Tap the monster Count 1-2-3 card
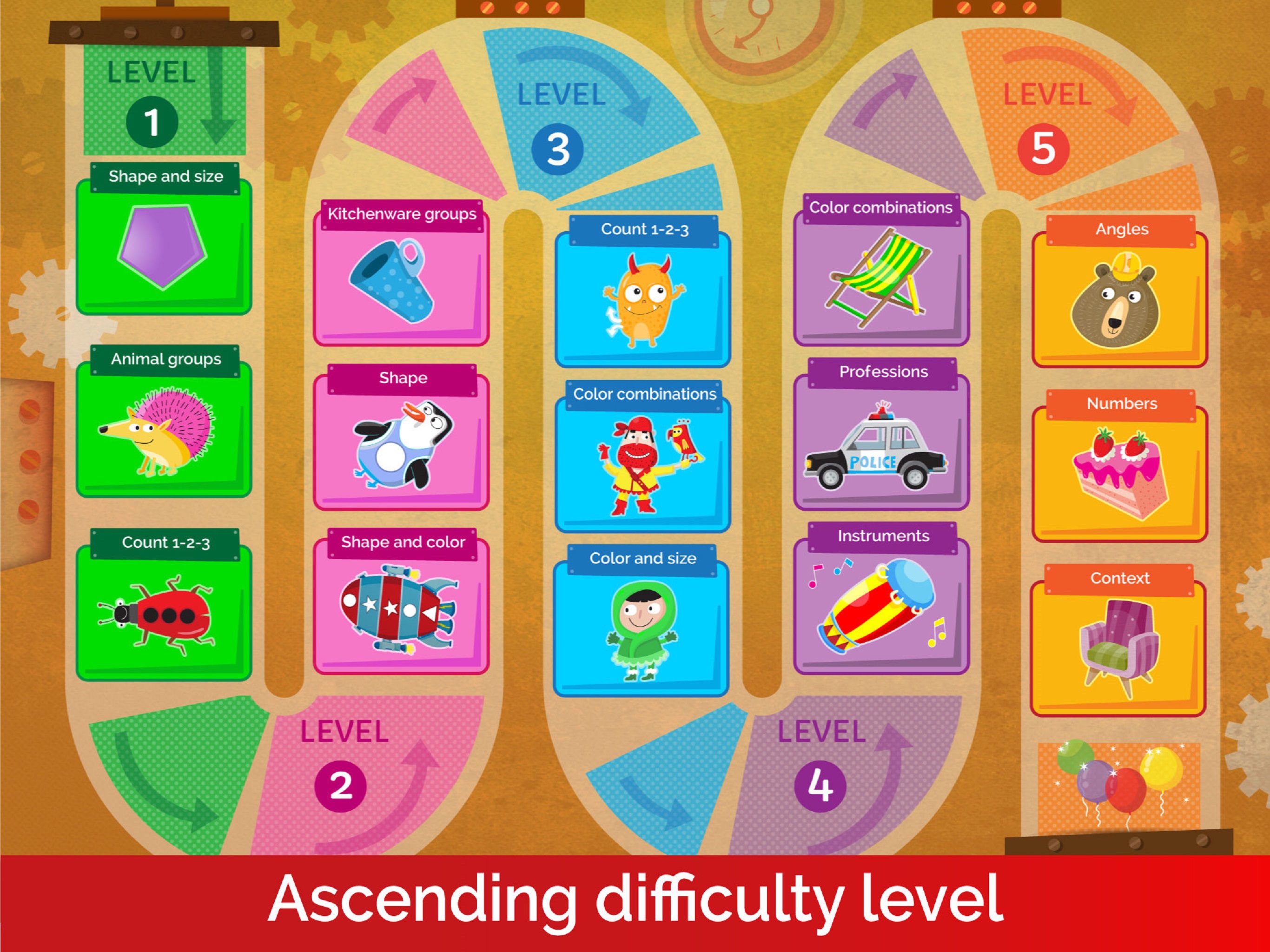Screen dimensions: 1270x952 pos(643,298)
